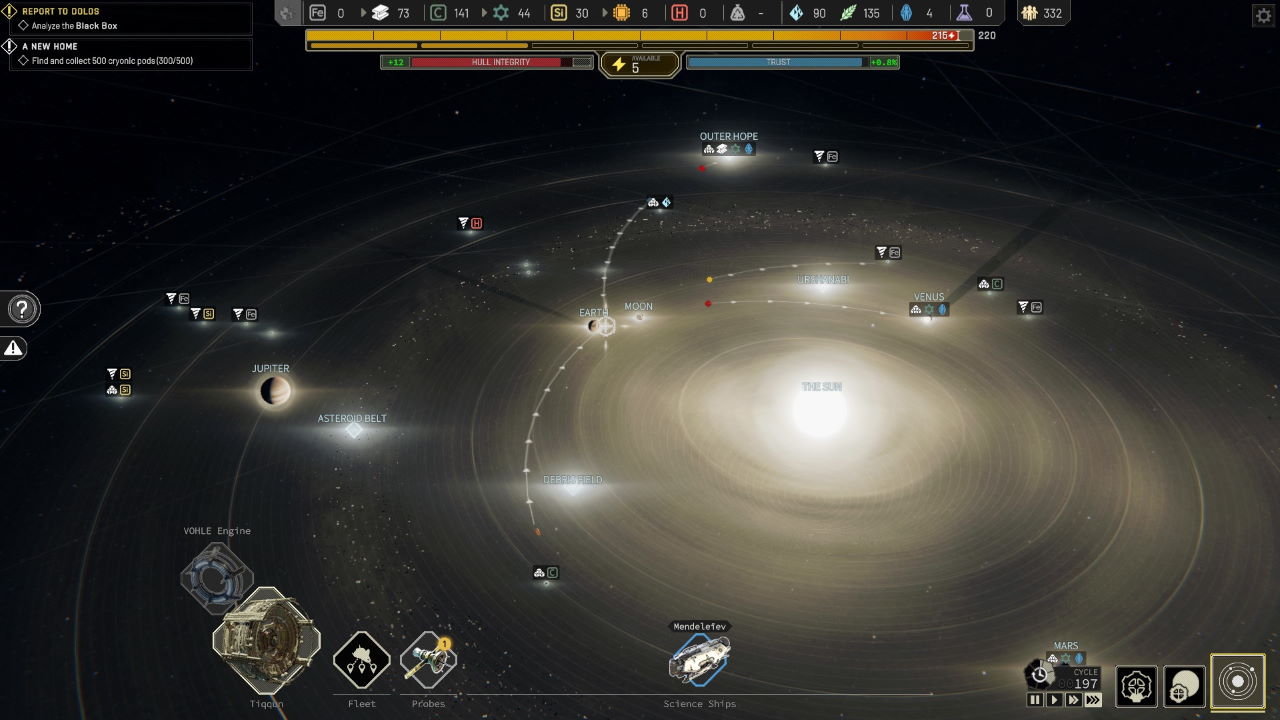Select the Mendeleïev science ship

(x=700, y=659)
